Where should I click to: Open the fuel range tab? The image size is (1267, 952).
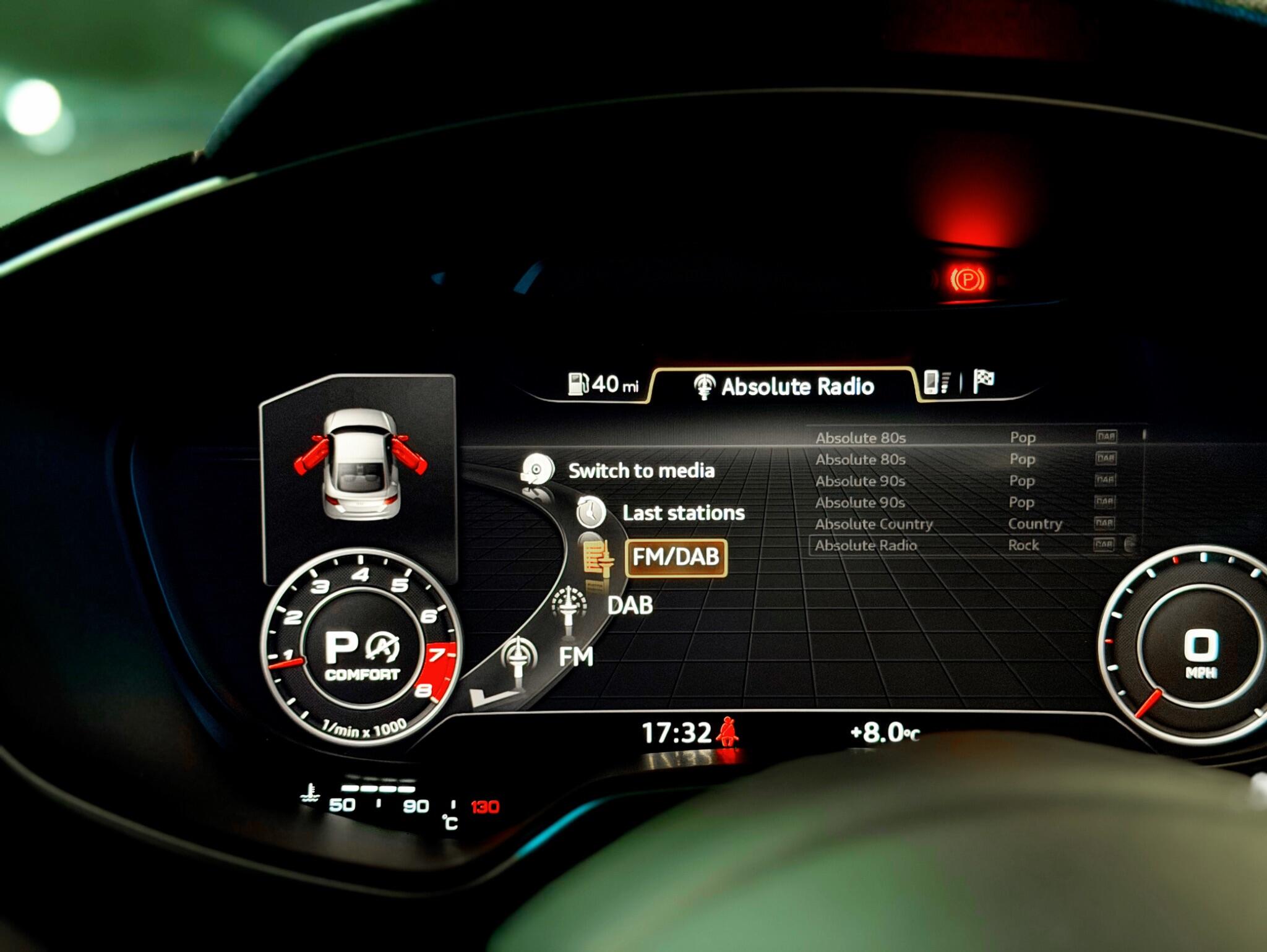tap(603, 384)
